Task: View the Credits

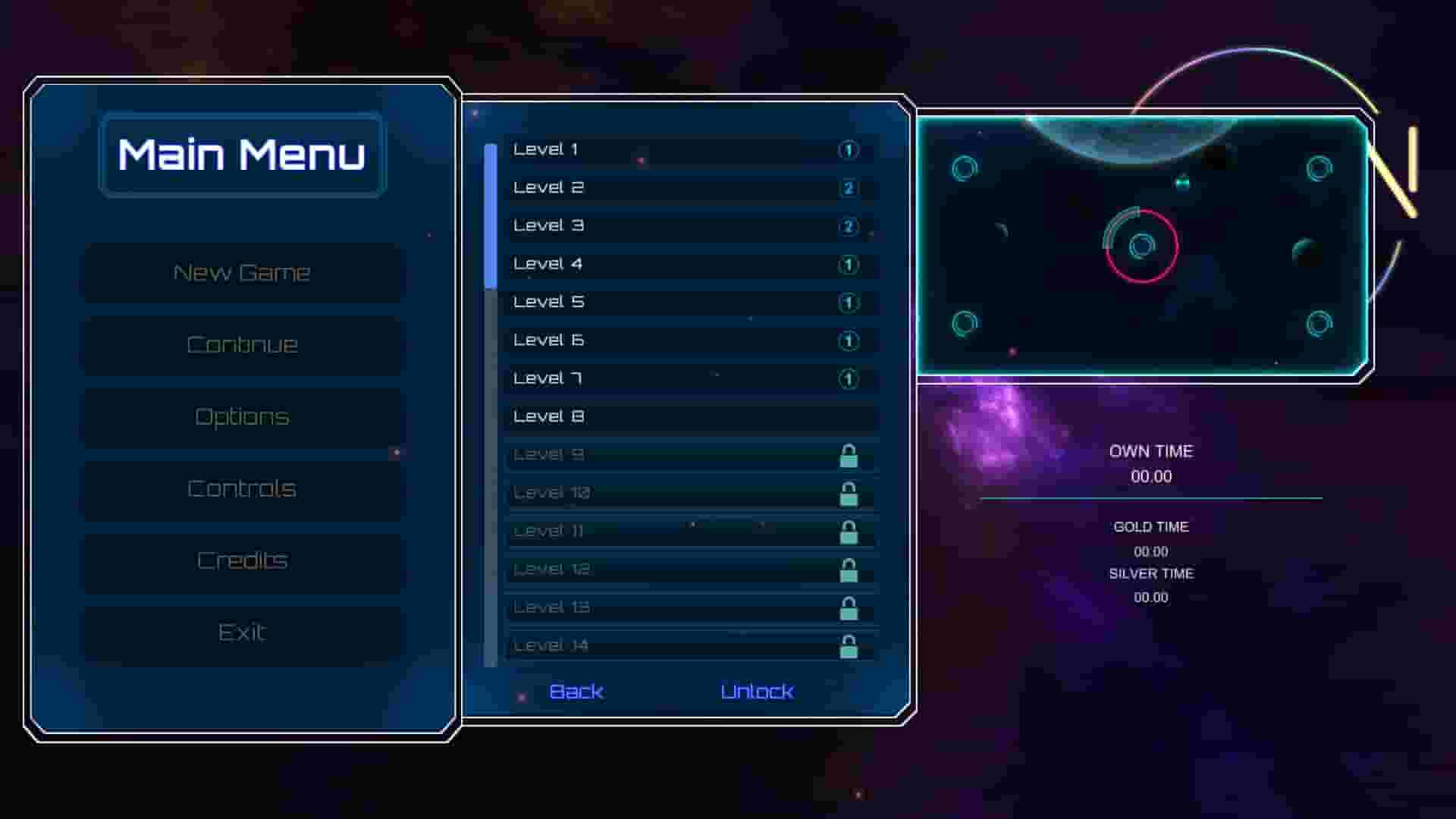Action: pyautogui.click(x=242, y=560)
